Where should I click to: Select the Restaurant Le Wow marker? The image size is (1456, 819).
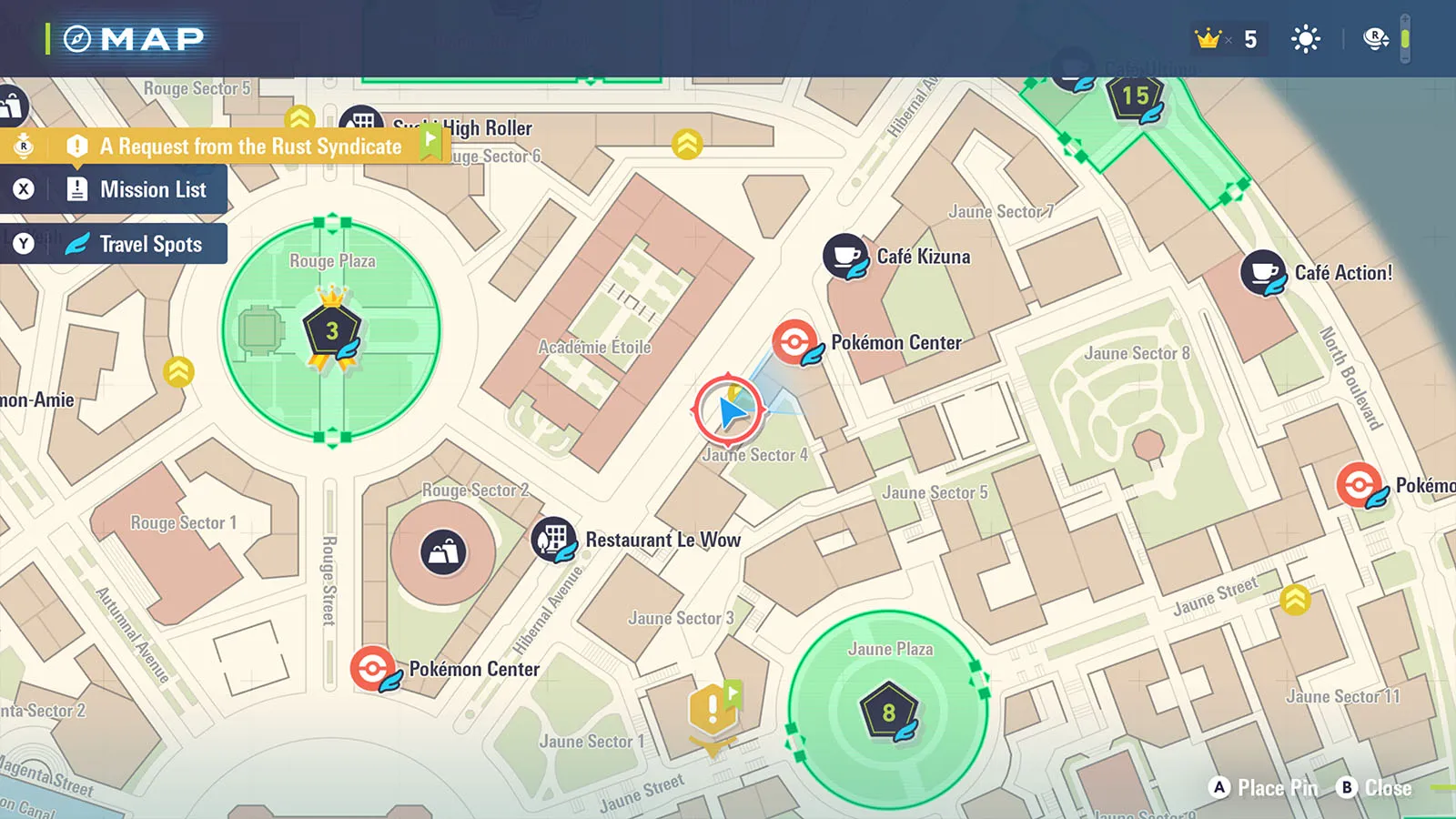[553, 540]
